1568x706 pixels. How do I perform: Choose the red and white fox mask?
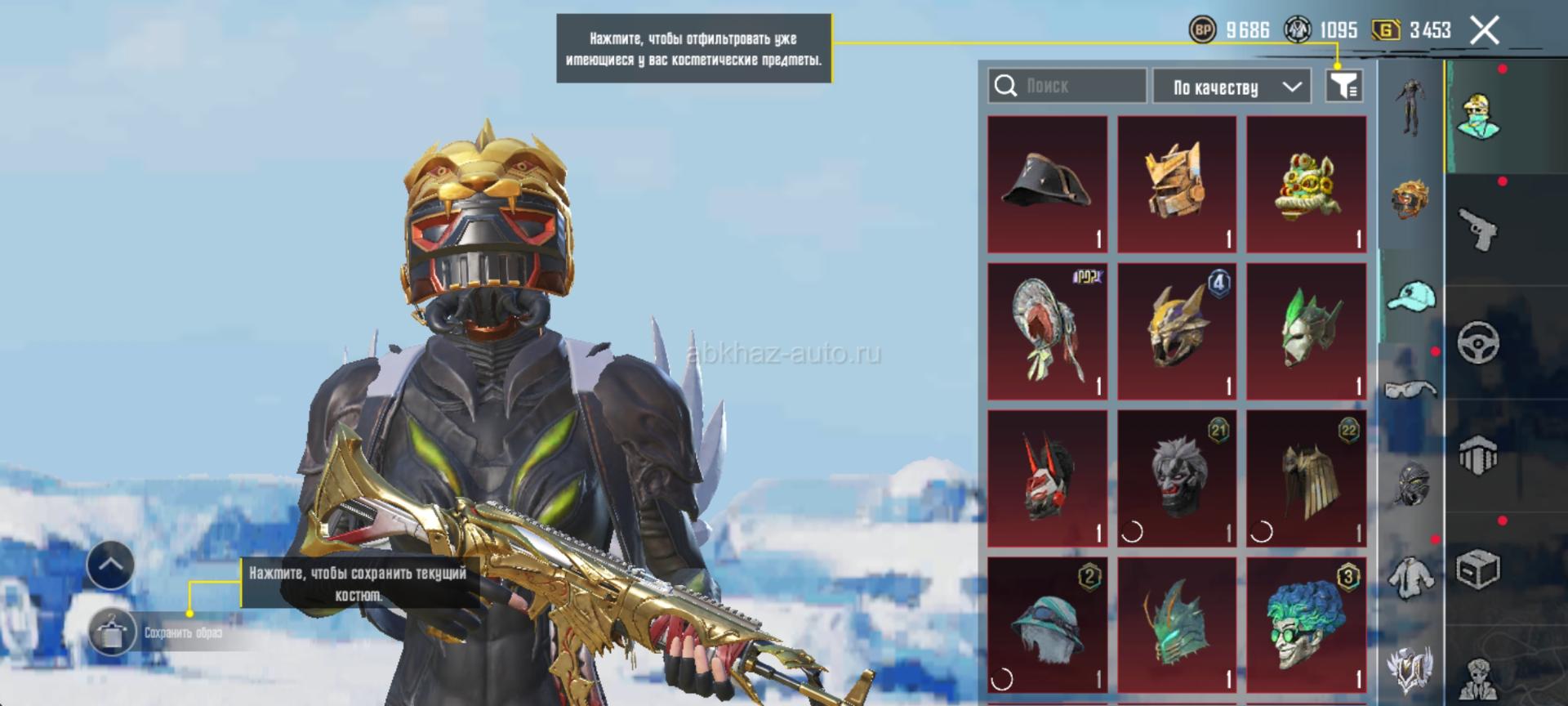[1047, 479]
